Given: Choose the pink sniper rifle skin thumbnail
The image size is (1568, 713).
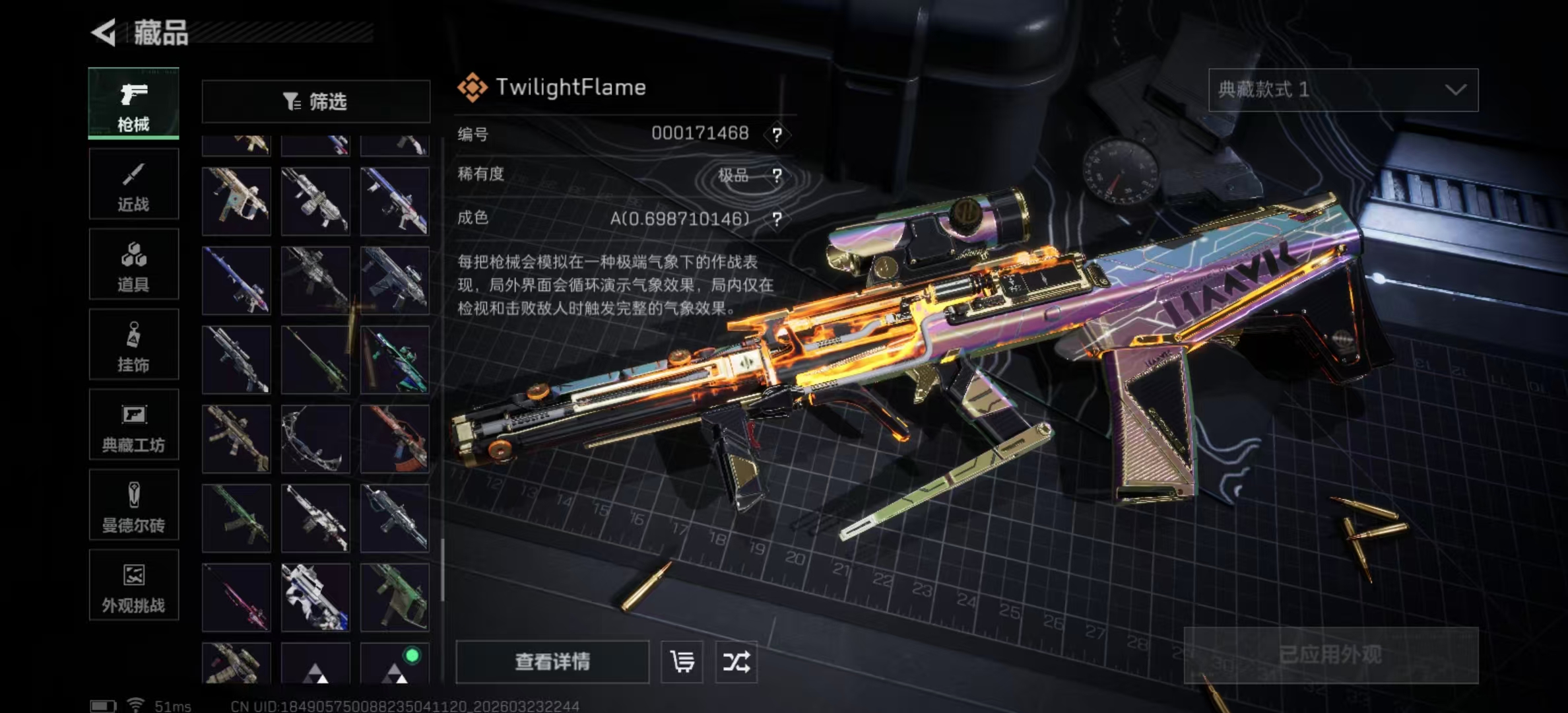Looking at the screenshot, I should coord(236,597).
